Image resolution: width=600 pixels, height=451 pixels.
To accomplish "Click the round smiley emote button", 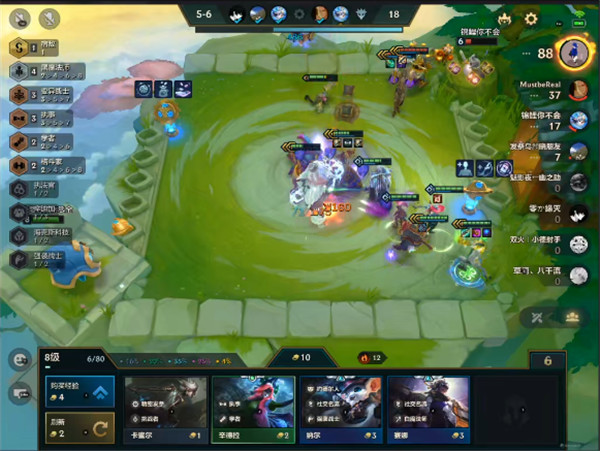I will (x=20, y=359).
